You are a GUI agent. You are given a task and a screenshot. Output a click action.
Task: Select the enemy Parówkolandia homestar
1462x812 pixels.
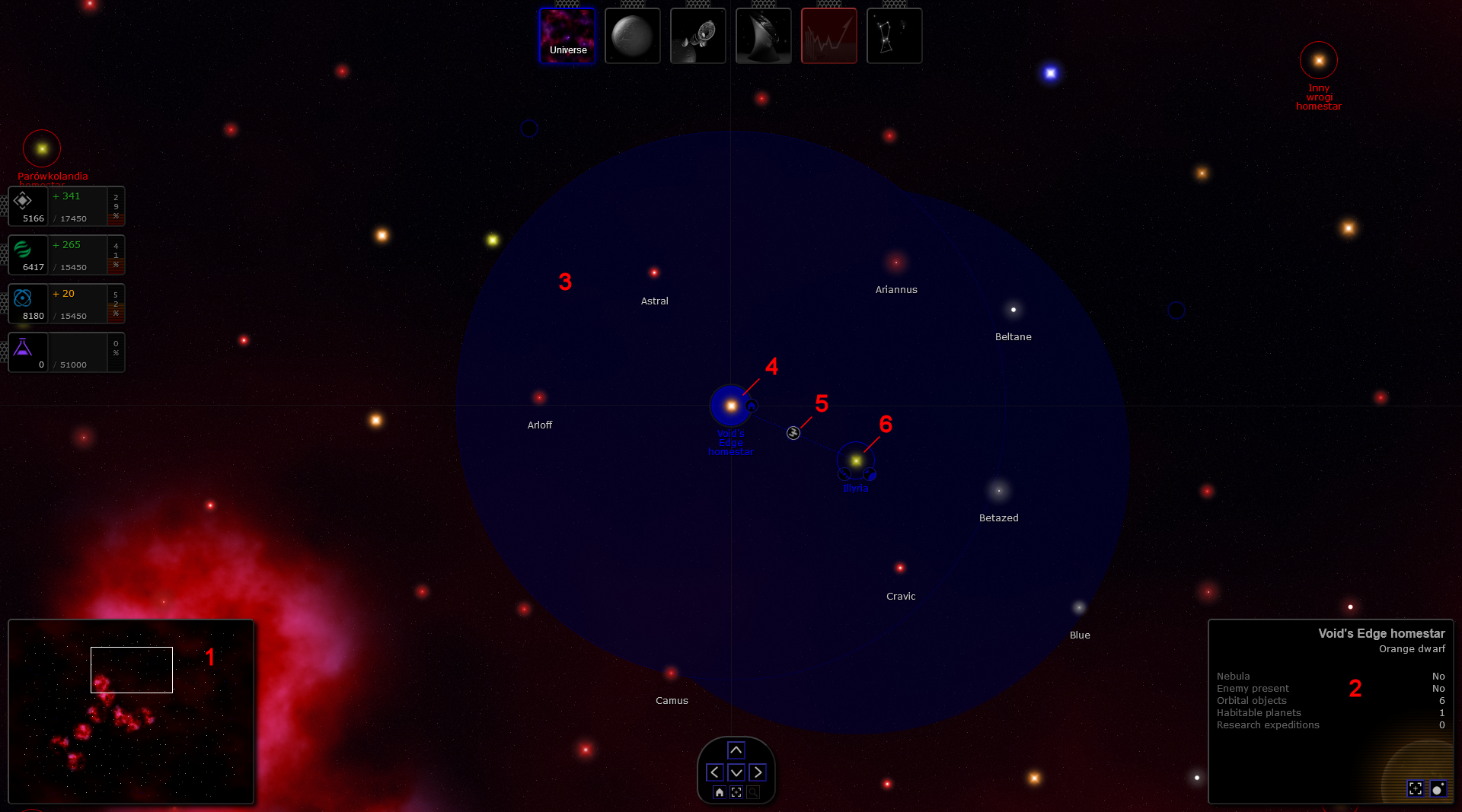pyautogui.click(x=42, y=148)
